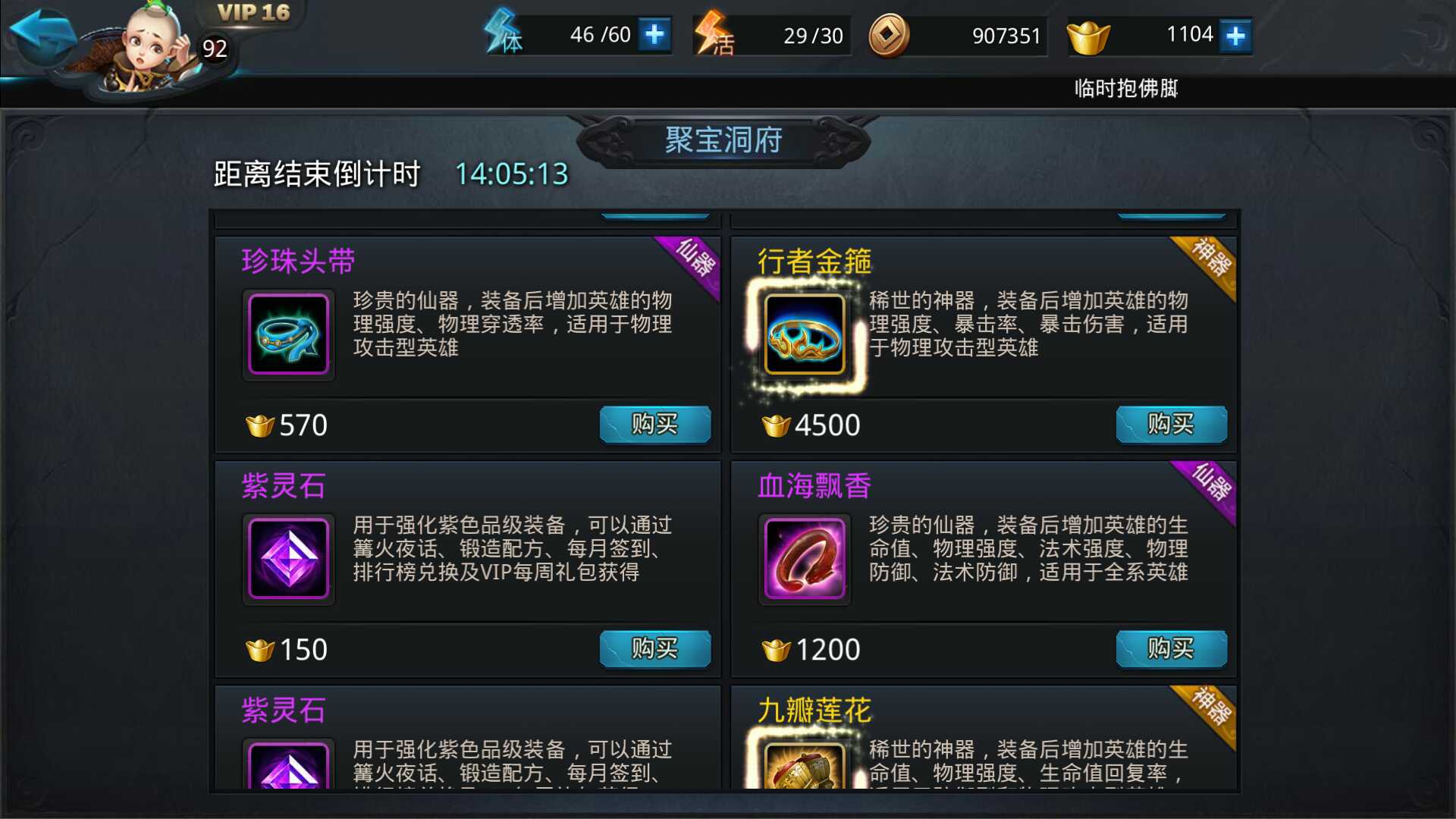Buy 行者金箍 for 4500 ingots
This screenshot has width=1456, height=819.
[x=1172, y=425]
